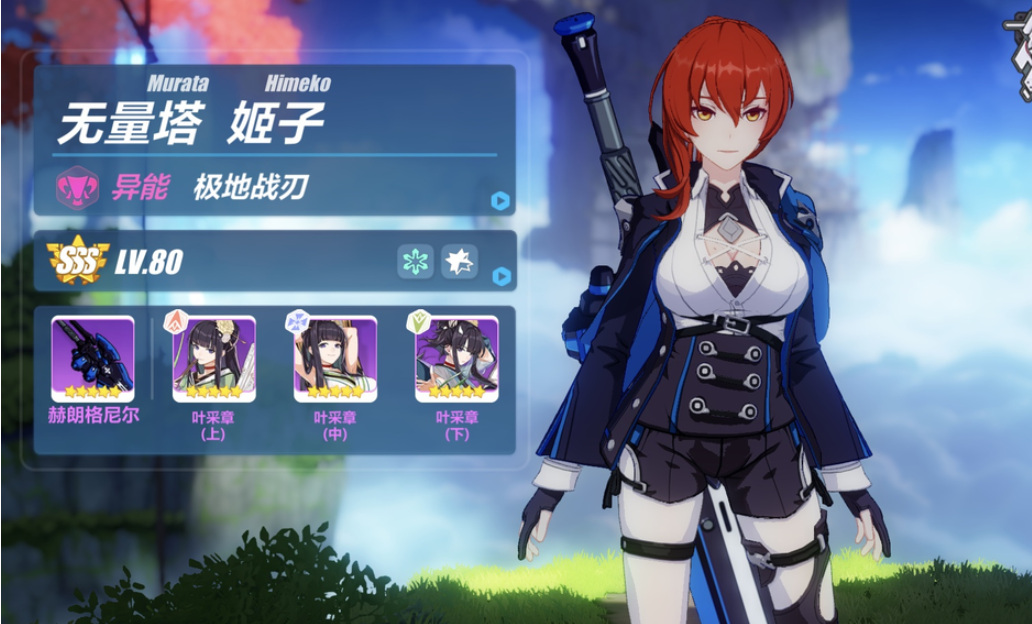Pick the 叶采章 (下) stigmata slot
The width and height of the screenshot is (1032, 624).
pyautogui.click(x=456, y=359)
